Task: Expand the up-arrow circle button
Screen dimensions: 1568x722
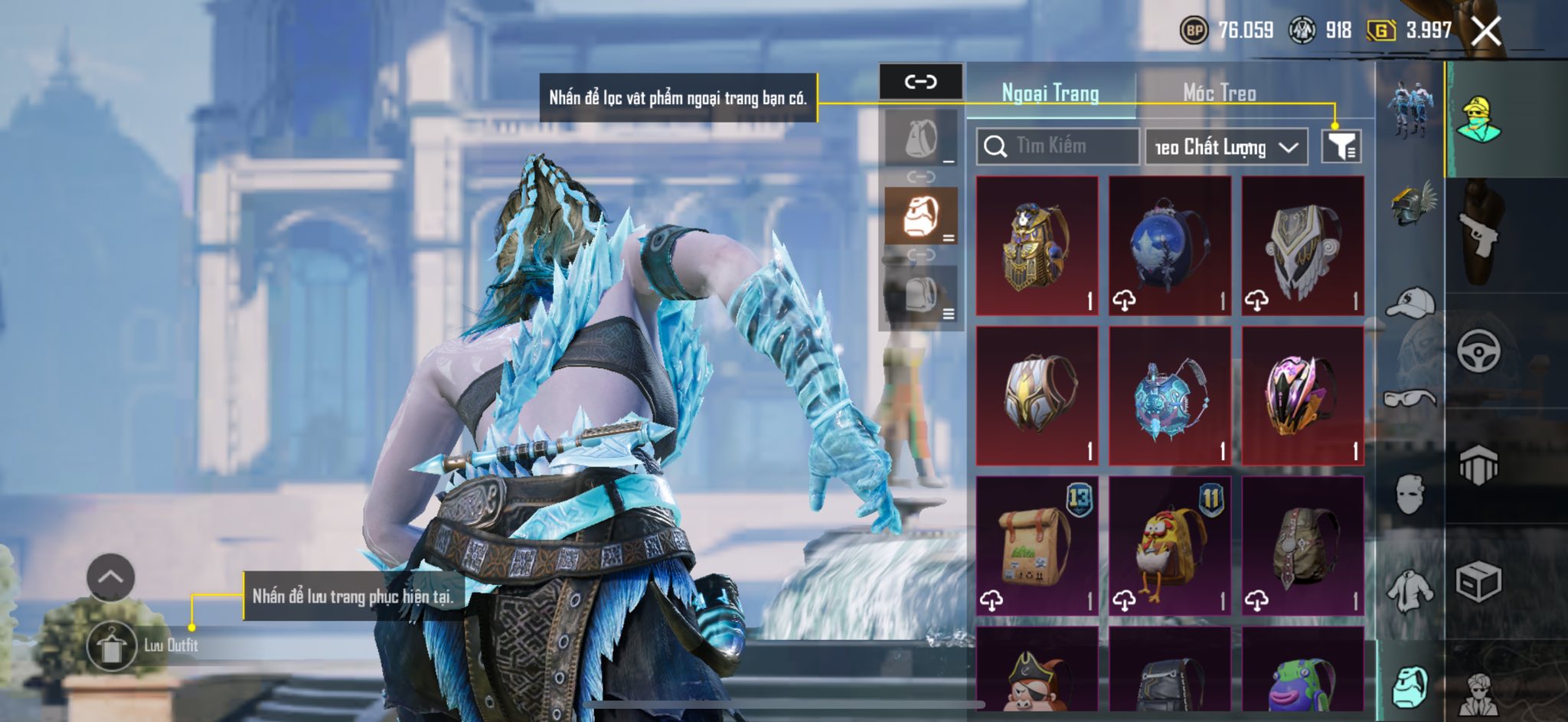Action: coord(111,577)
